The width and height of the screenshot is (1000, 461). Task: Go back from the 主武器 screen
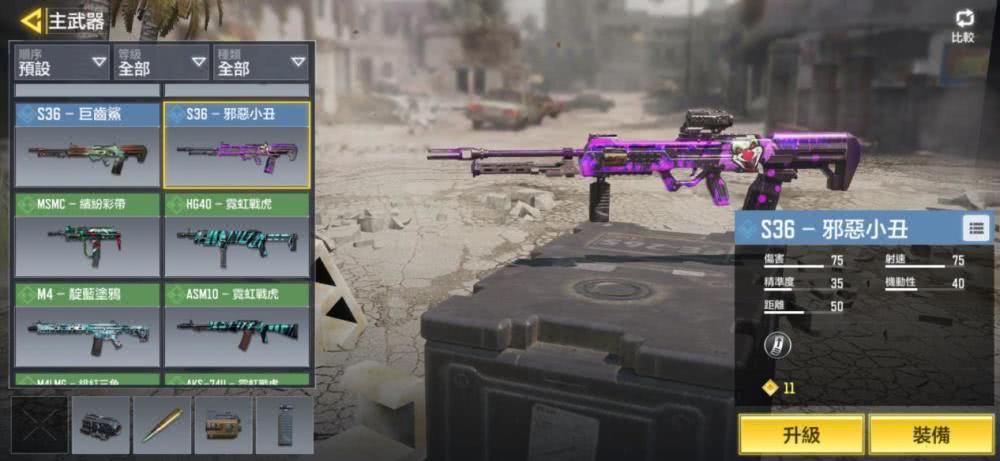[32, 20]
